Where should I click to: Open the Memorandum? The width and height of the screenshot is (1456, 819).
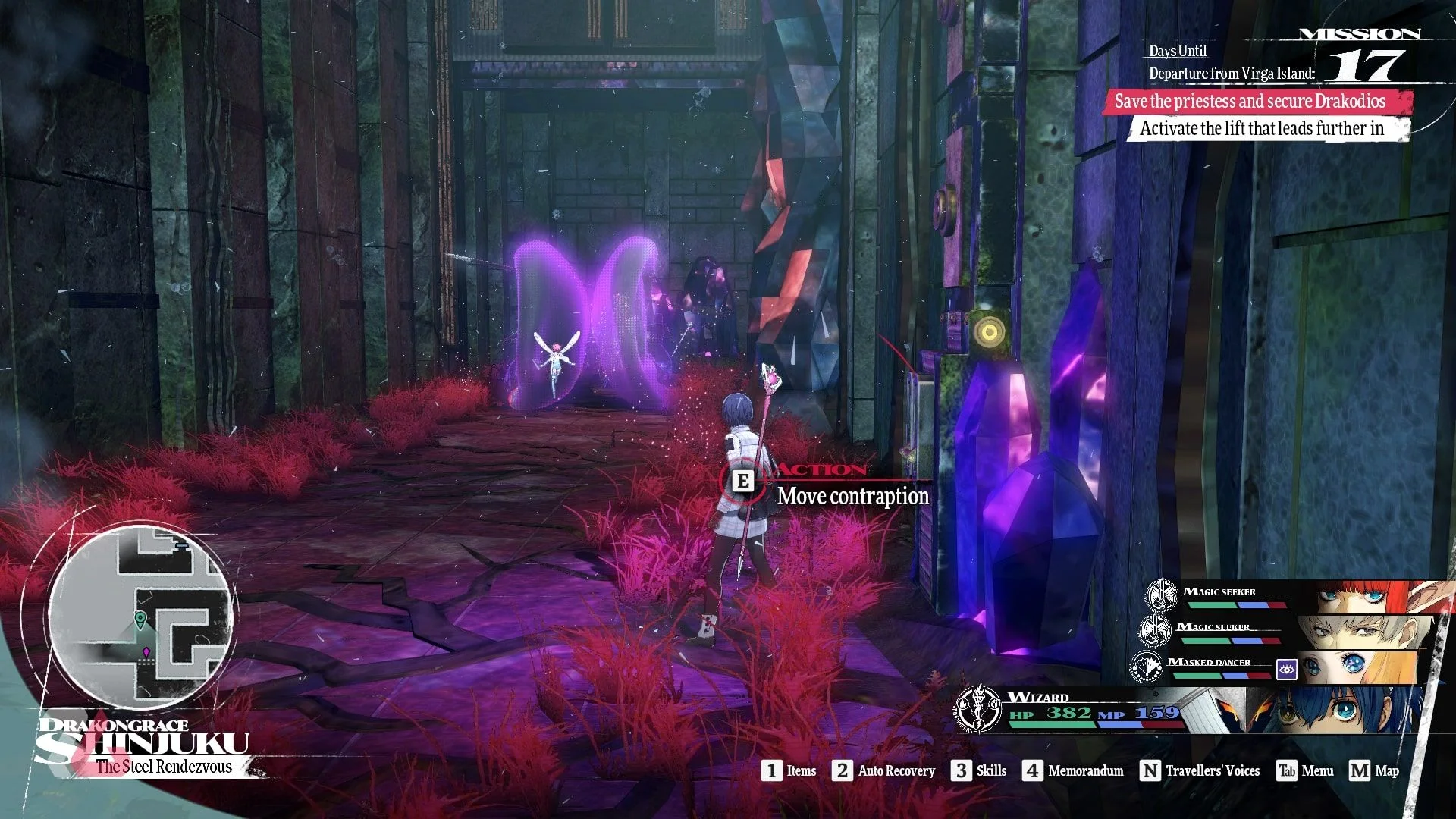1074,771
